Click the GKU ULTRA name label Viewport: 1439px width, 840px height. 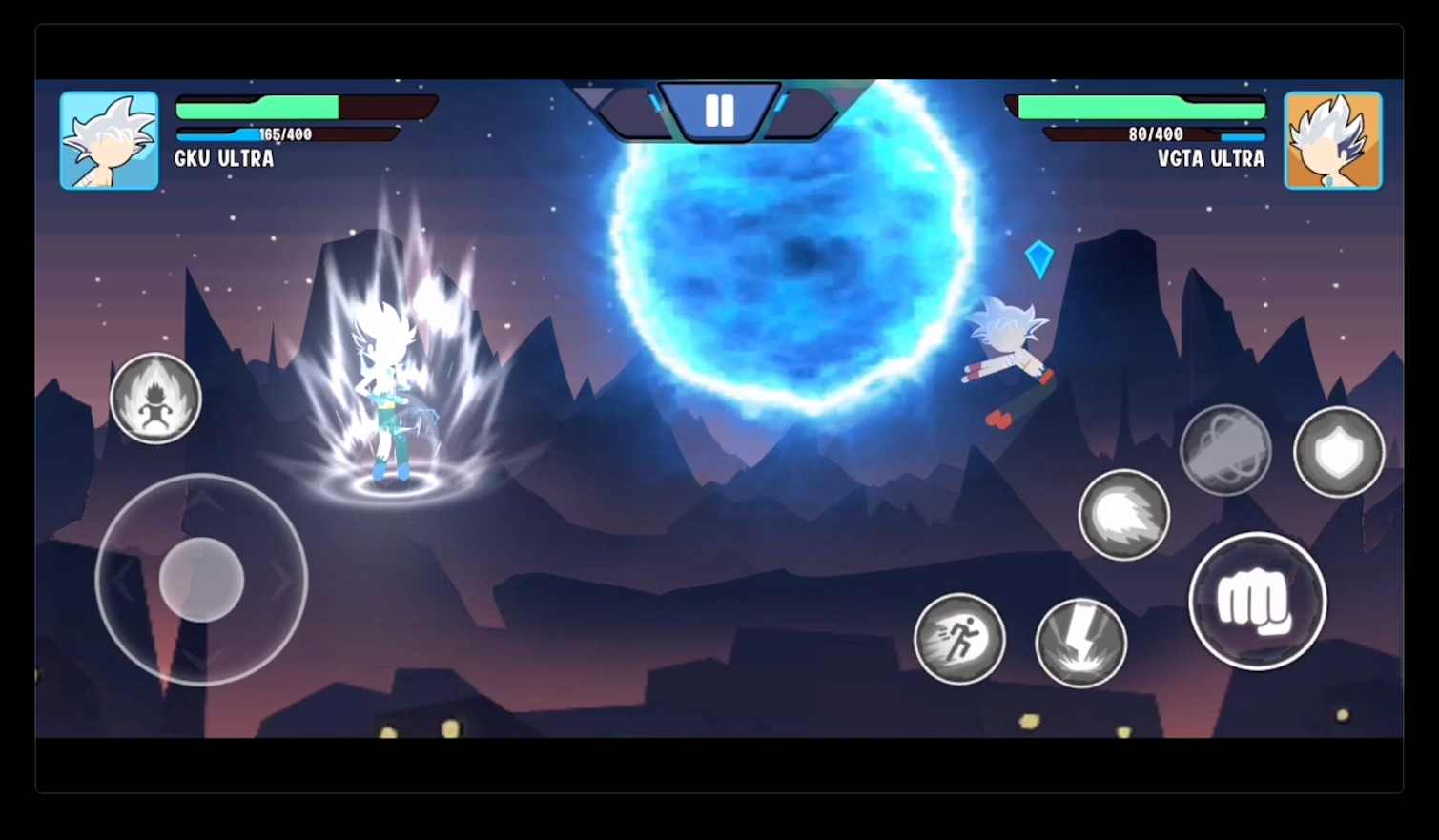(225, 159)
